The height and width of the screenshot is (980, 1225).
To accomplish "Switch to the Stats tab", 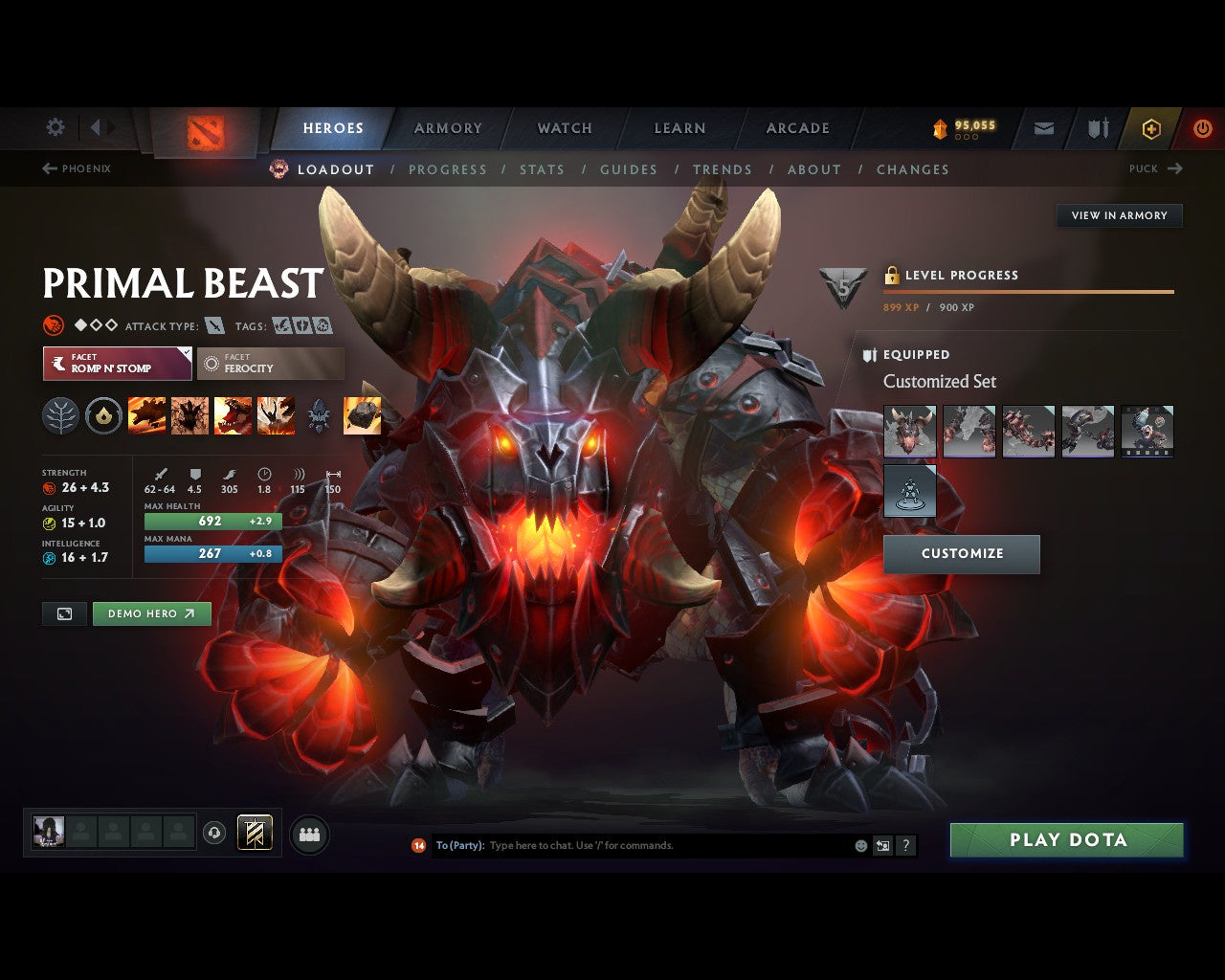I will click(x=542, y=169).
